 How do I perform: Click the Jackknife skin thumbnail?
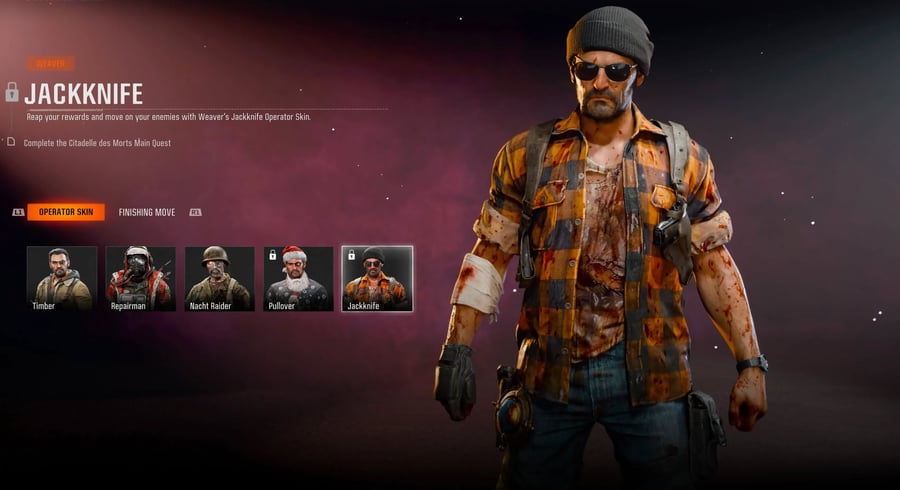(x=377, y=278)
